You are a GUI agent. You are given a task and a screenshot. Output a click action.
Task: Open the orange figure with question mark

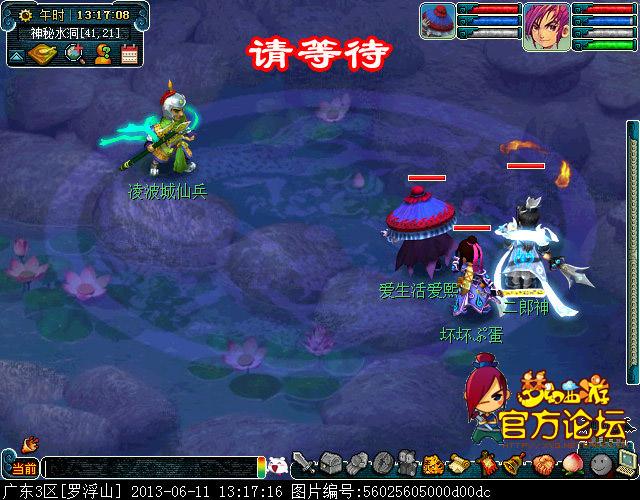[x=102, y=54]
